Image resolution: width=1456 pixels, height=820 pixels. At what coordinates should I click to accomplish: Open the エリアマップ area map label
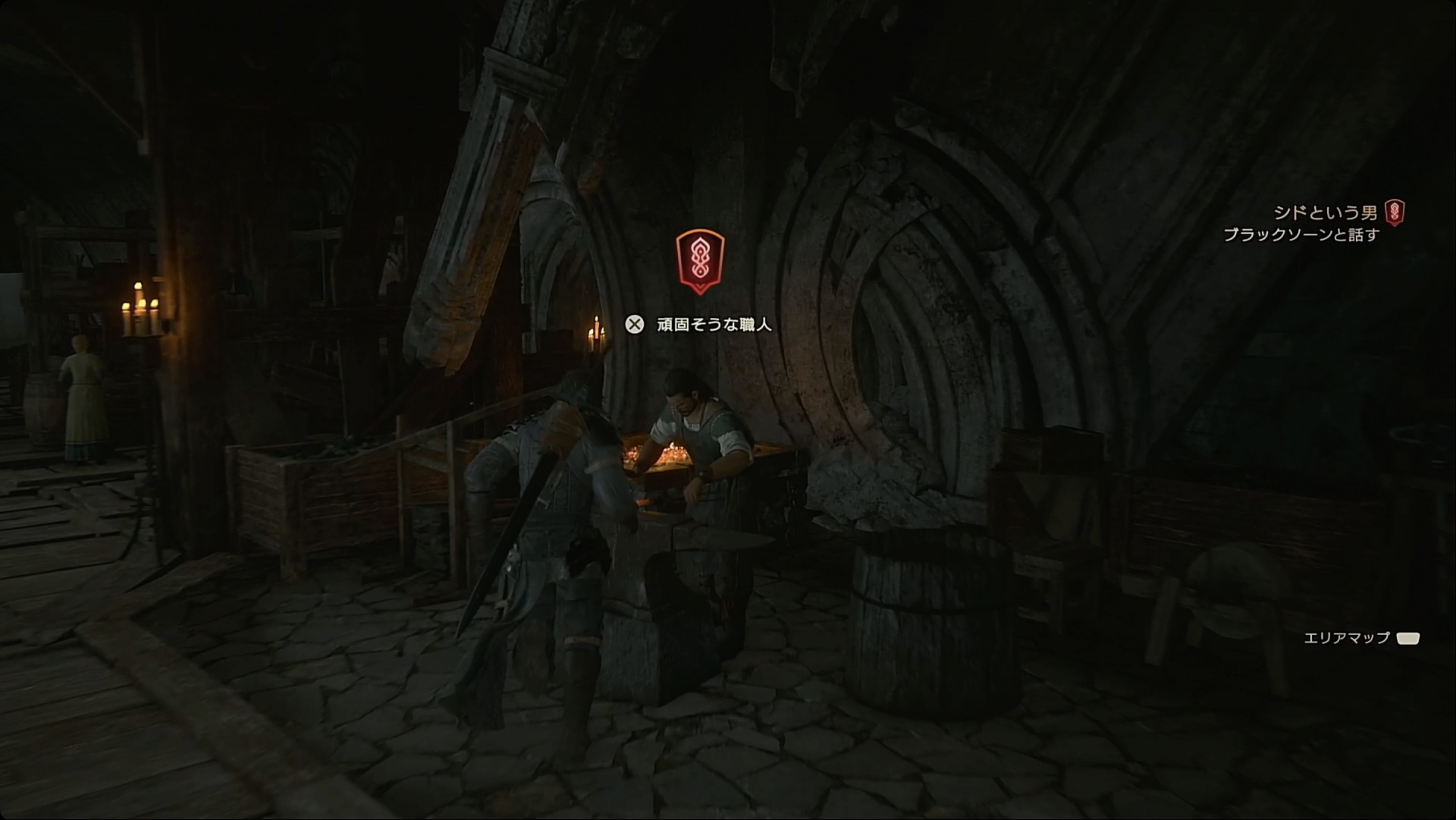click(x=1347, y=638)
